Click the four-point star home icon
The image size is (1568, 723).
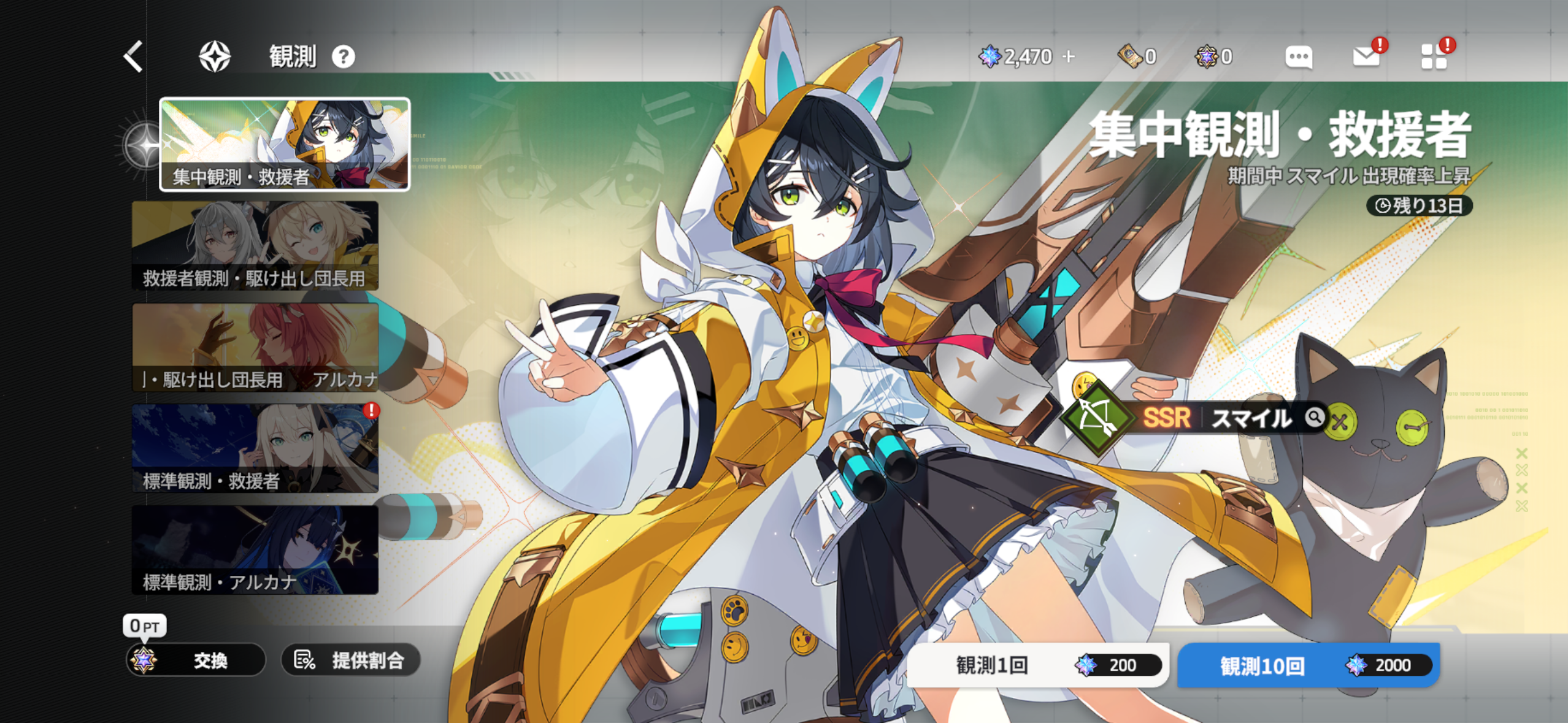215,56
